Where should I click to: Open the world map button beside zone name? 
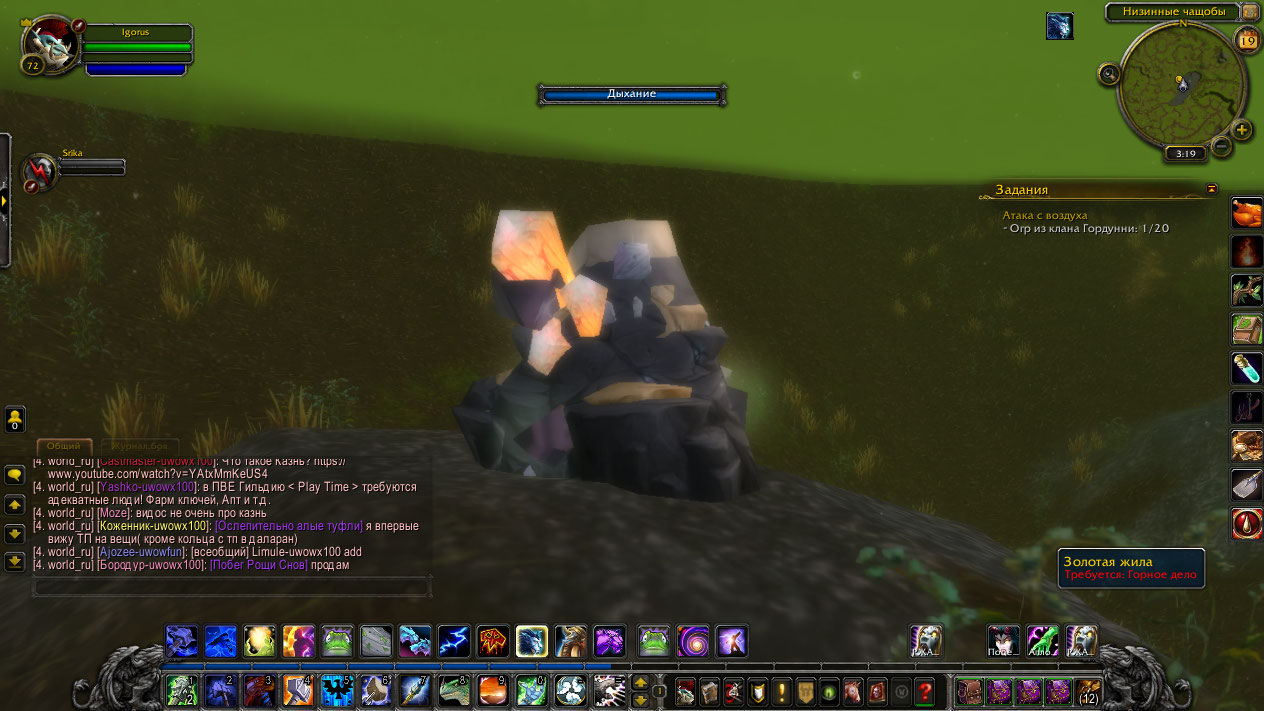[x=1250, y=12]
